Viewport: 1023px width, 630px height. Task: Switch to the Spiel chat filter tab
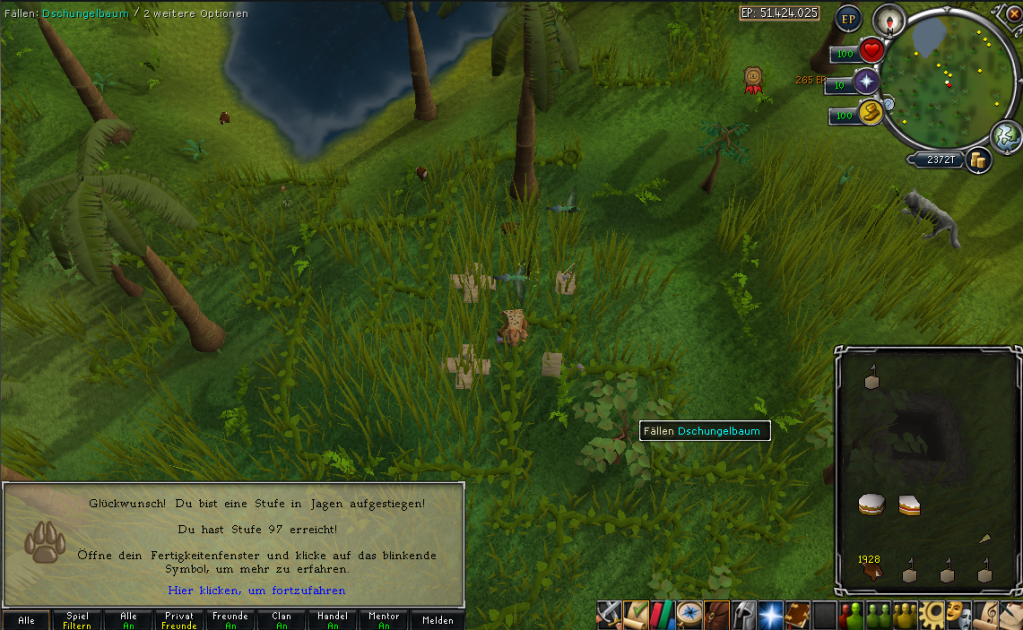(x=77, y=620)
